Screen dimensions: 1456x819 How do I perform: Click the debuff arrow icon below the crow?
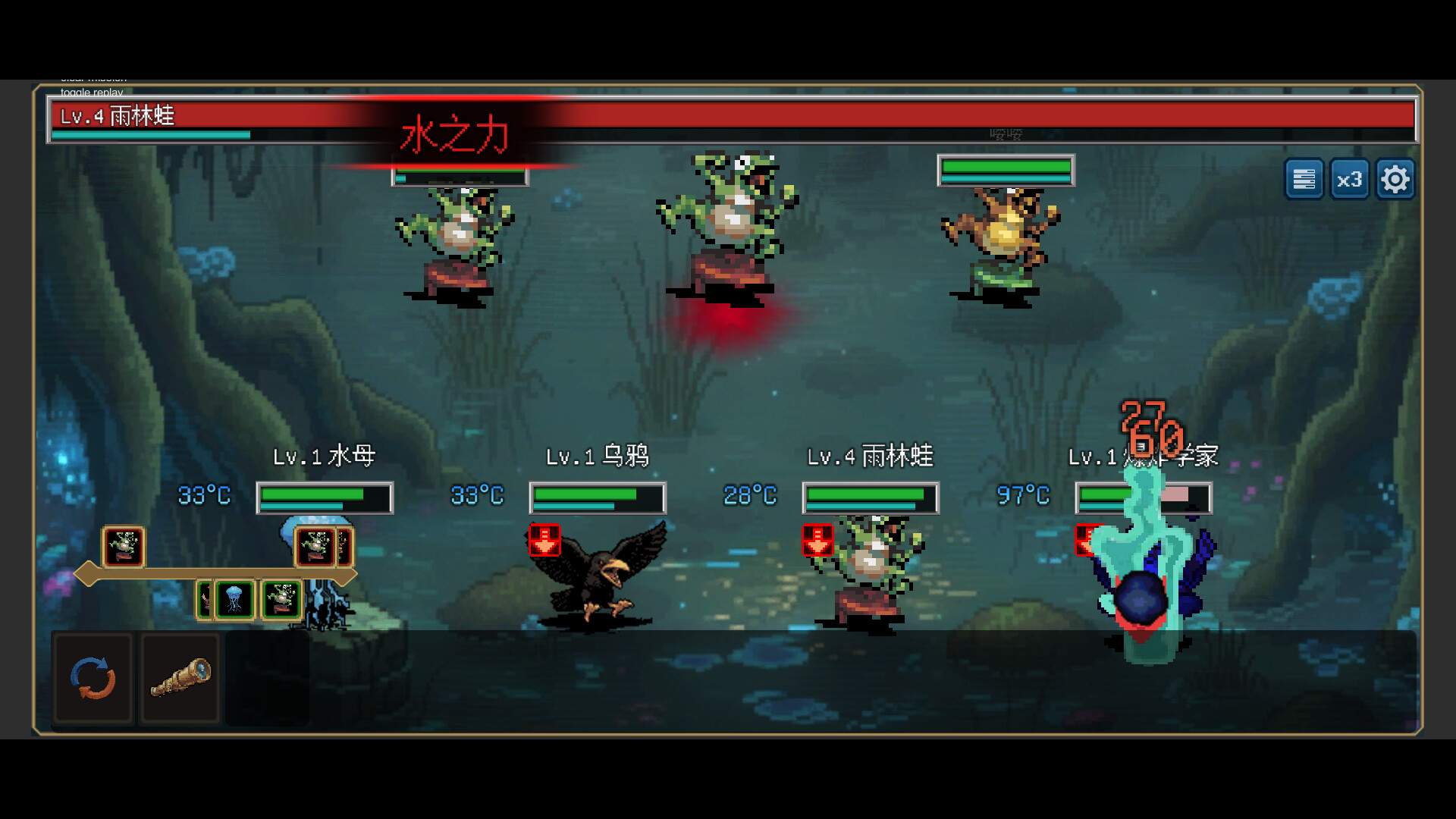point(544,541)
